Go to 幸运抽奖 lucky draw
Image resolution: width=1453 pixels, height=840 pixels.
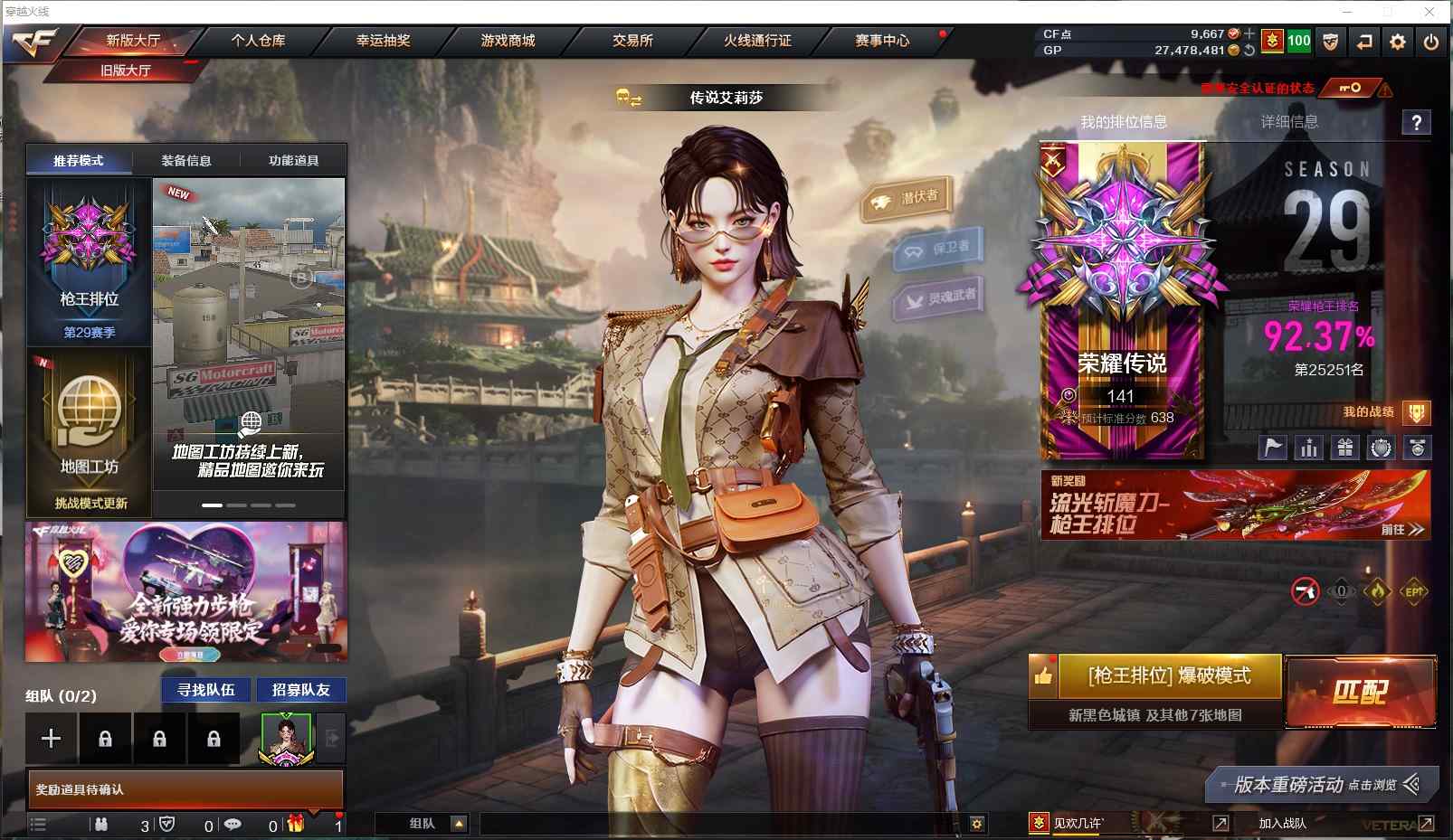click(383, 41)
